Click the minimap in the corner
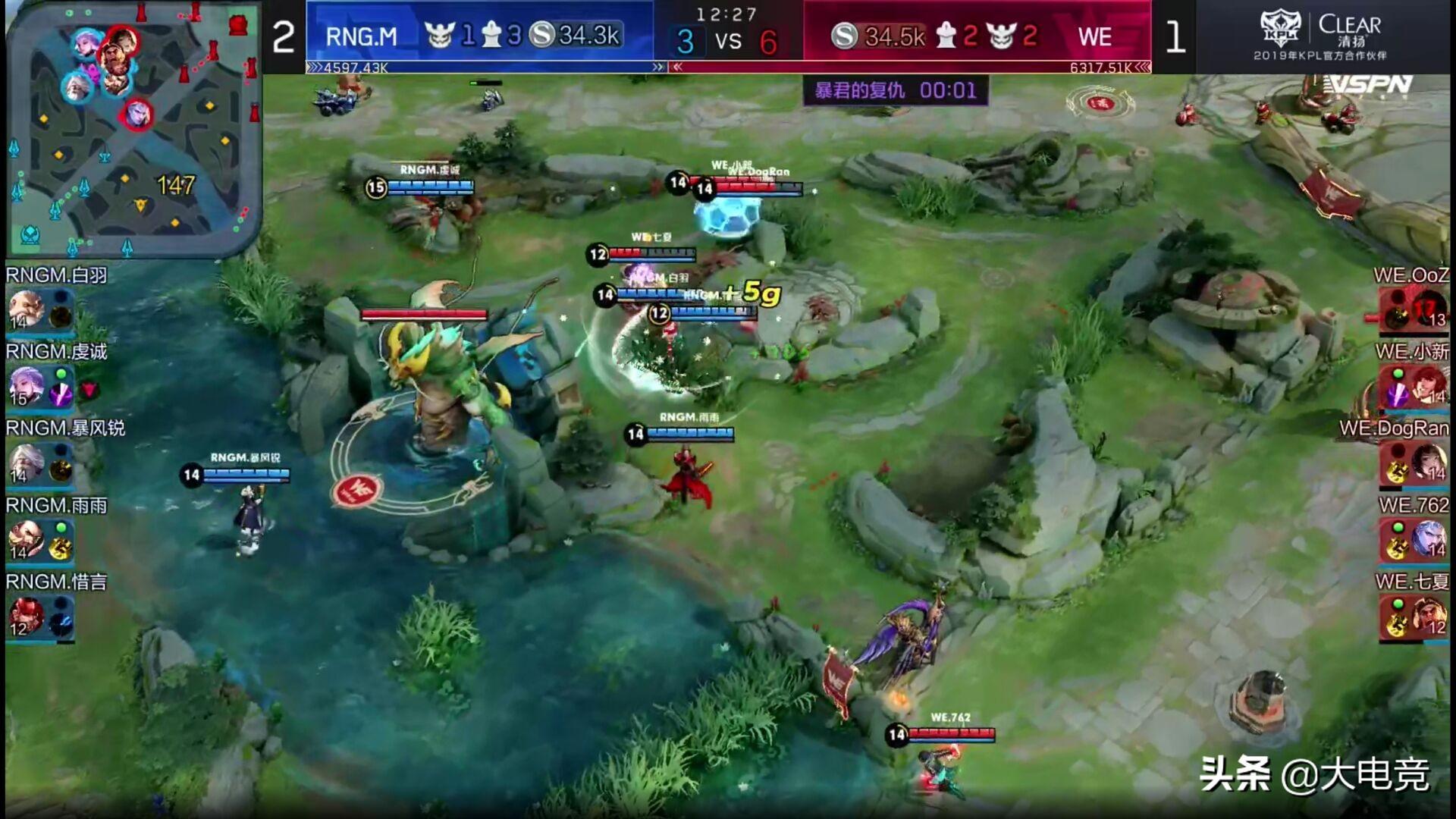This screenshot has width=1456, height=819. pos(133,129)
